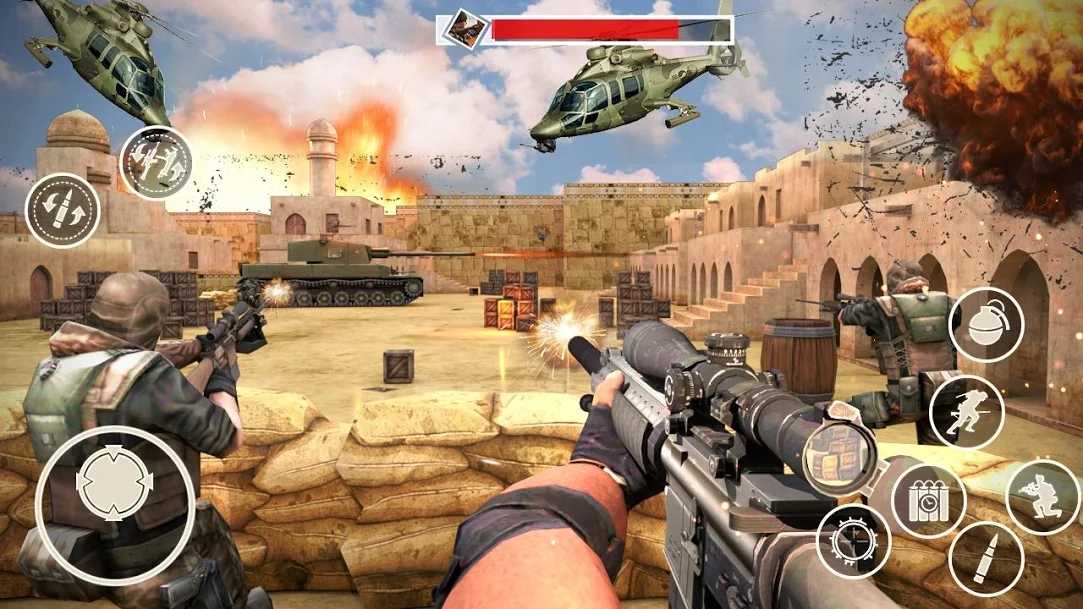Plant the dynamite time bomb

[928, 500]
